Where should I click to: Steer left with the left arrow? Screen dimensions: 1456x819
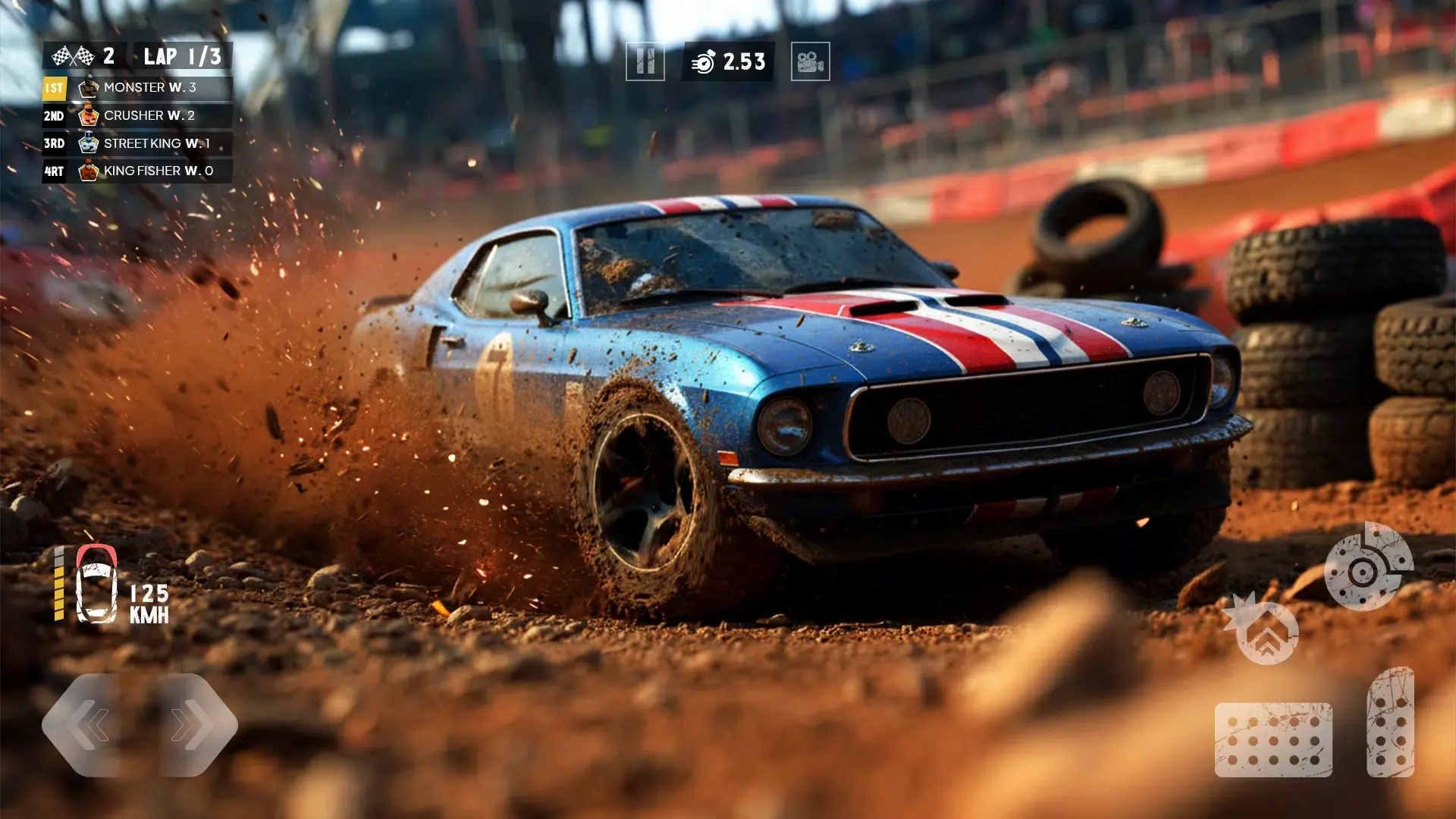point(91,725)
